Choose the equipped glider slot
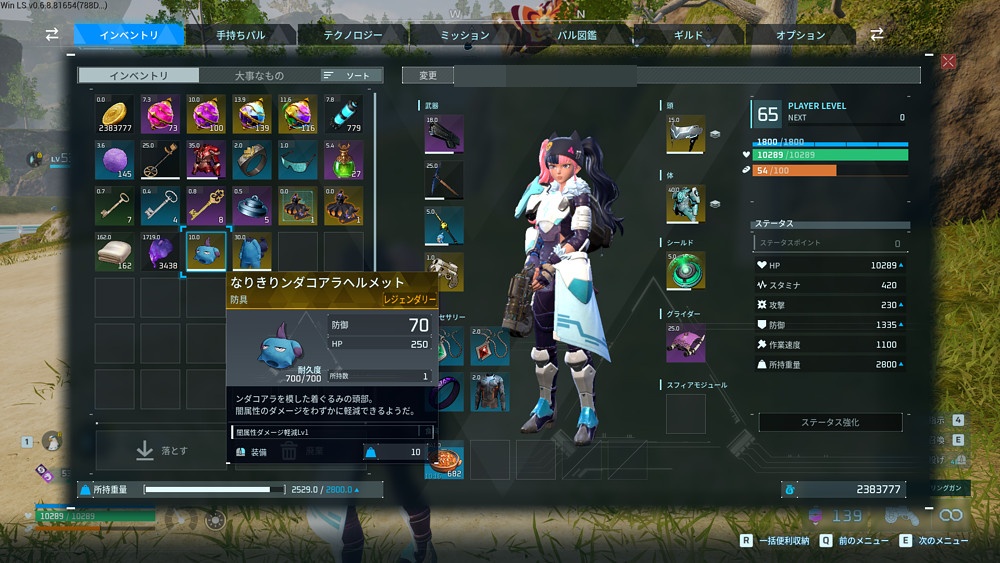 (x=685, y=342)
